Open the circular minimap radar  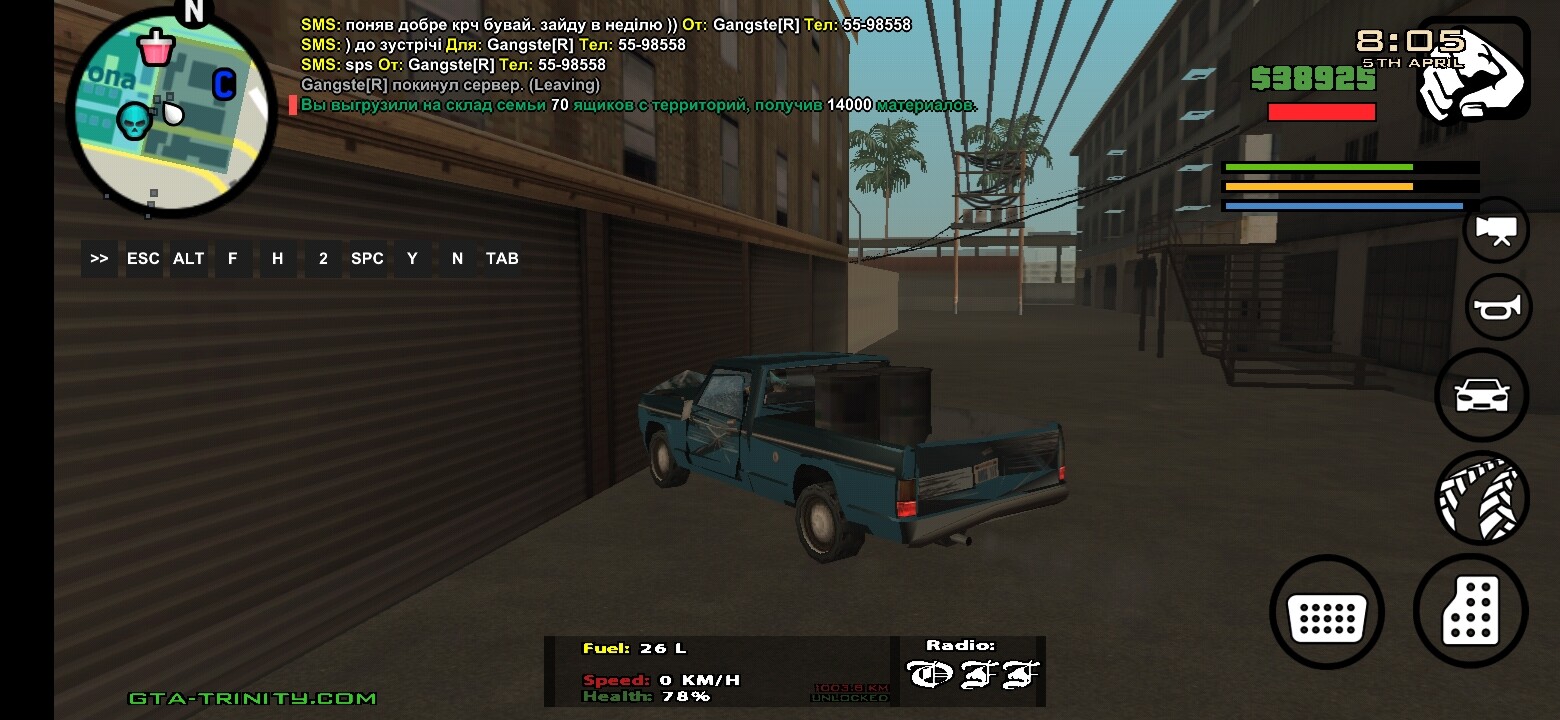tap(171, 112)
